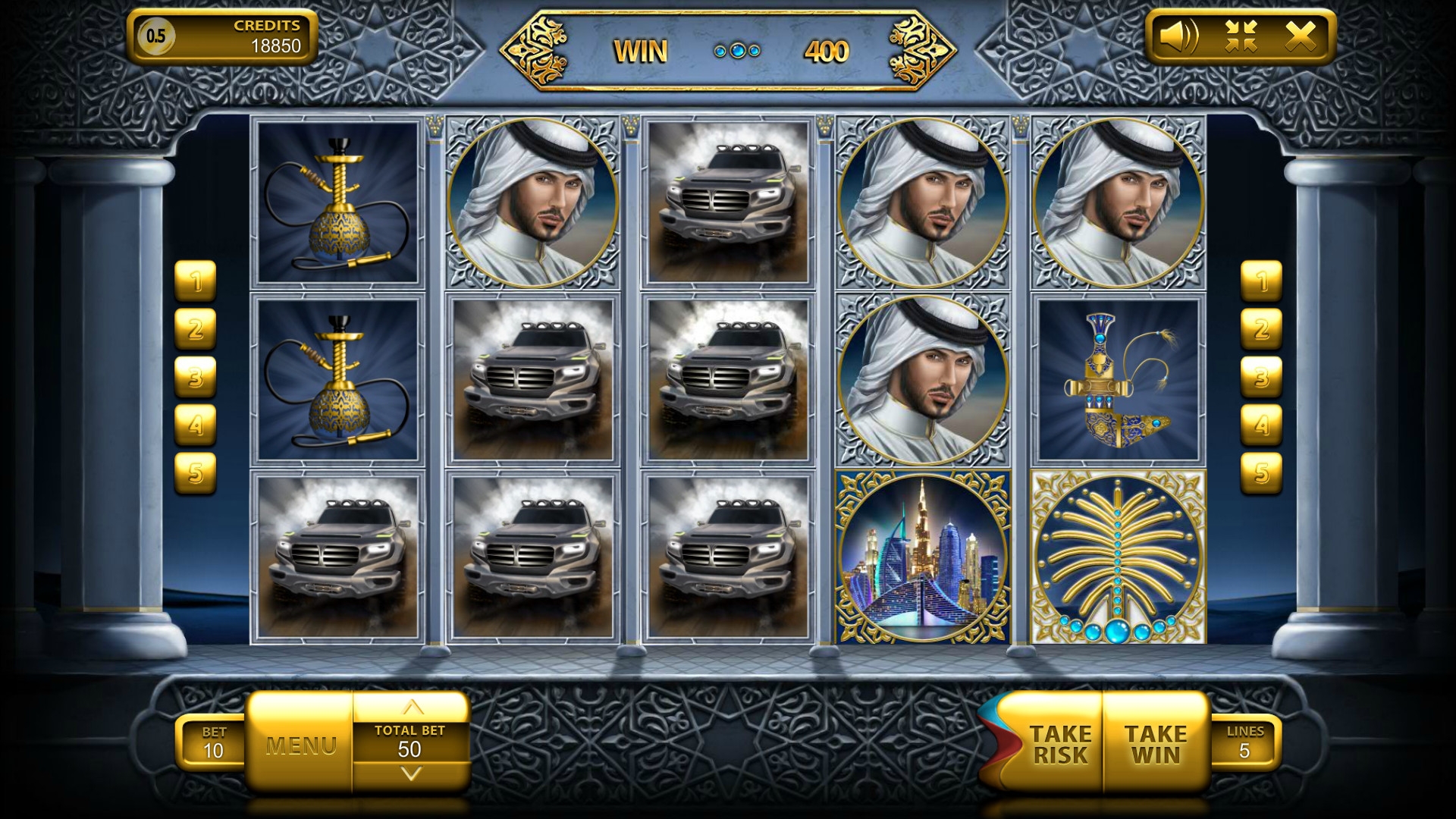Screen dimensions: 1456x819
Task: Close the game with the X button
Action: (1300, 36)
